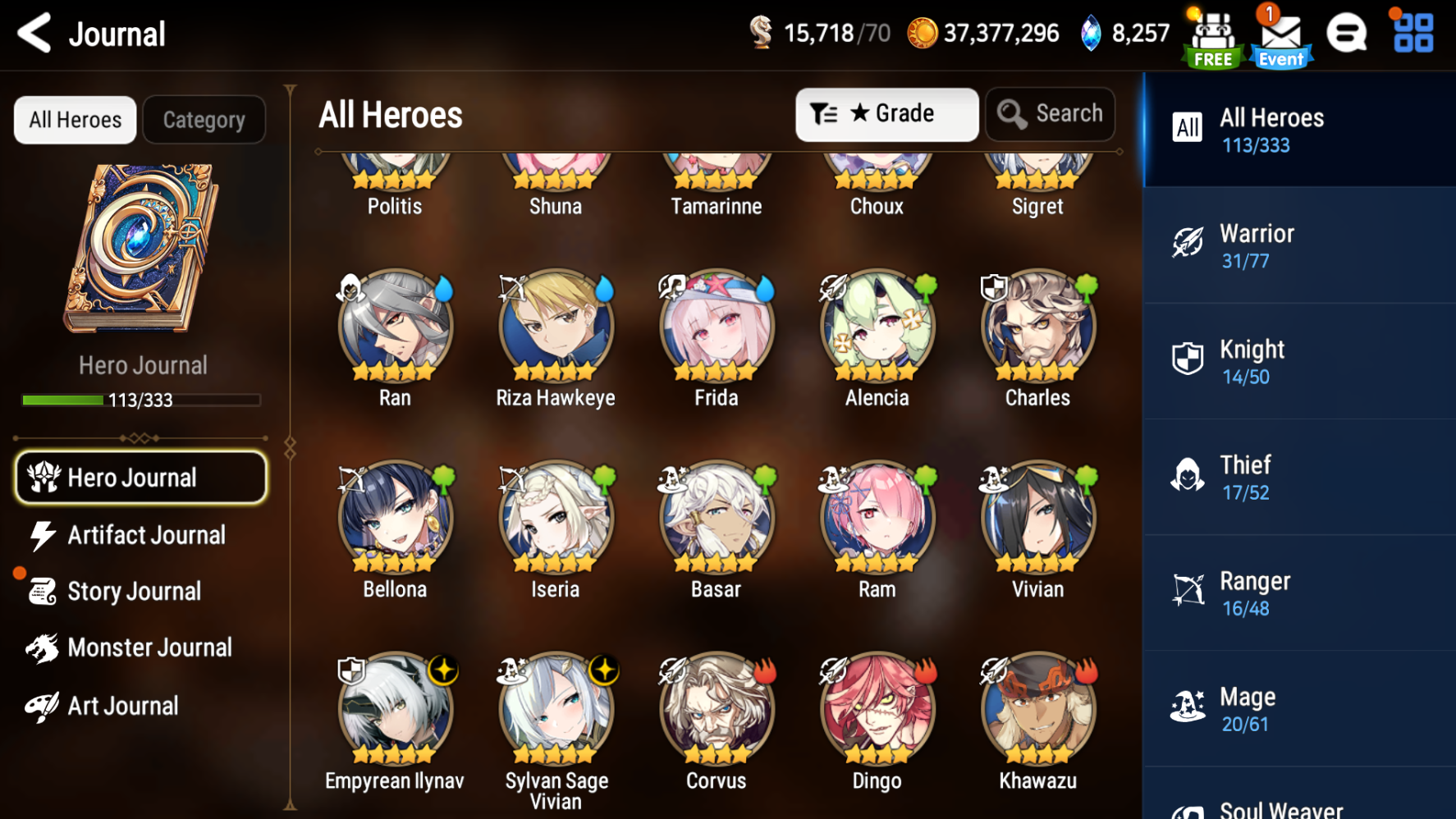1456x819 pixels.
Task: Open the Art Journal
Action: pyautogui.click(x=123, y=706)
